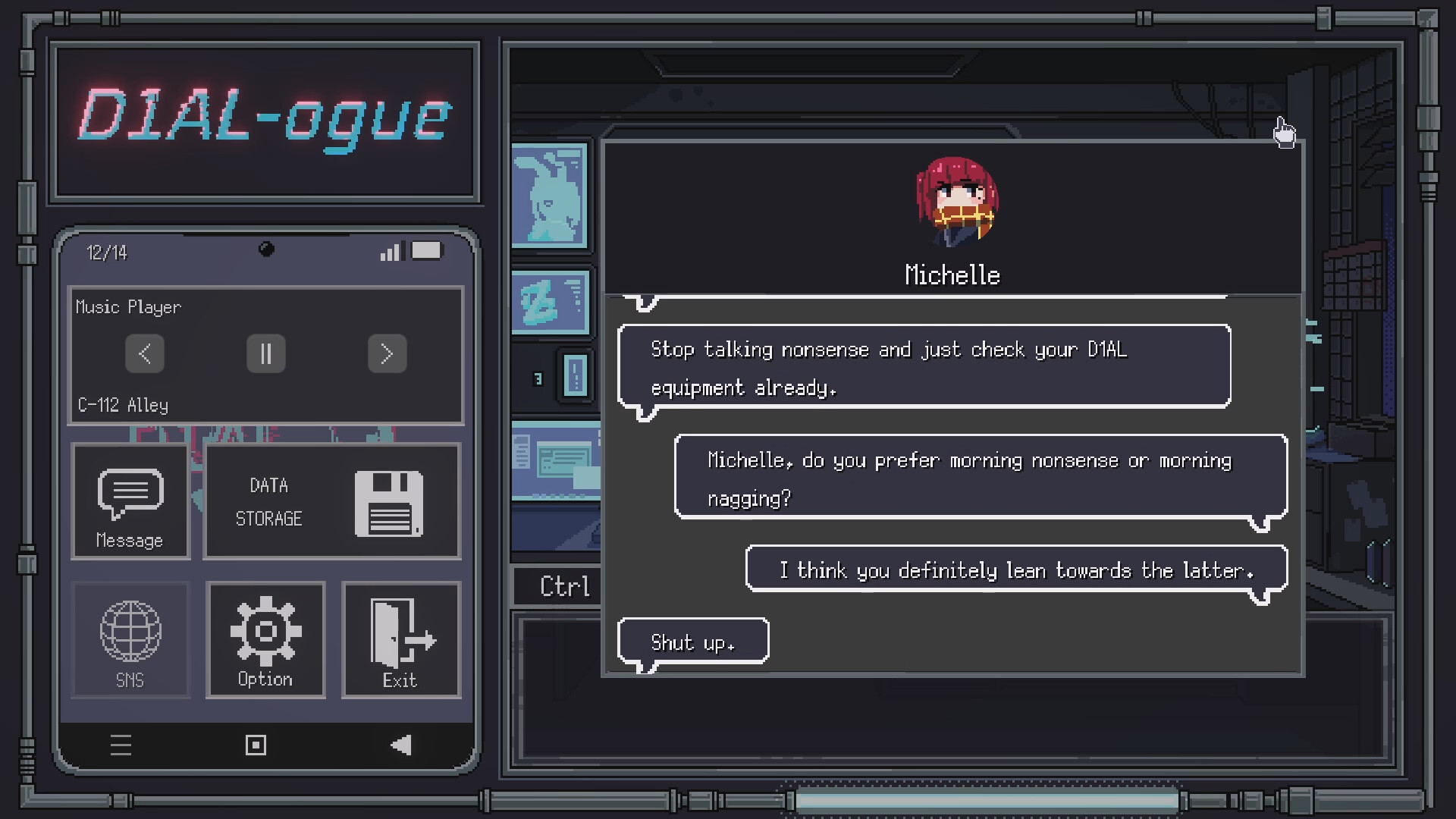Skip to the next music track
Image resolution: width=1456 pixels, height=819 pixels.
(x=388, y=353)
